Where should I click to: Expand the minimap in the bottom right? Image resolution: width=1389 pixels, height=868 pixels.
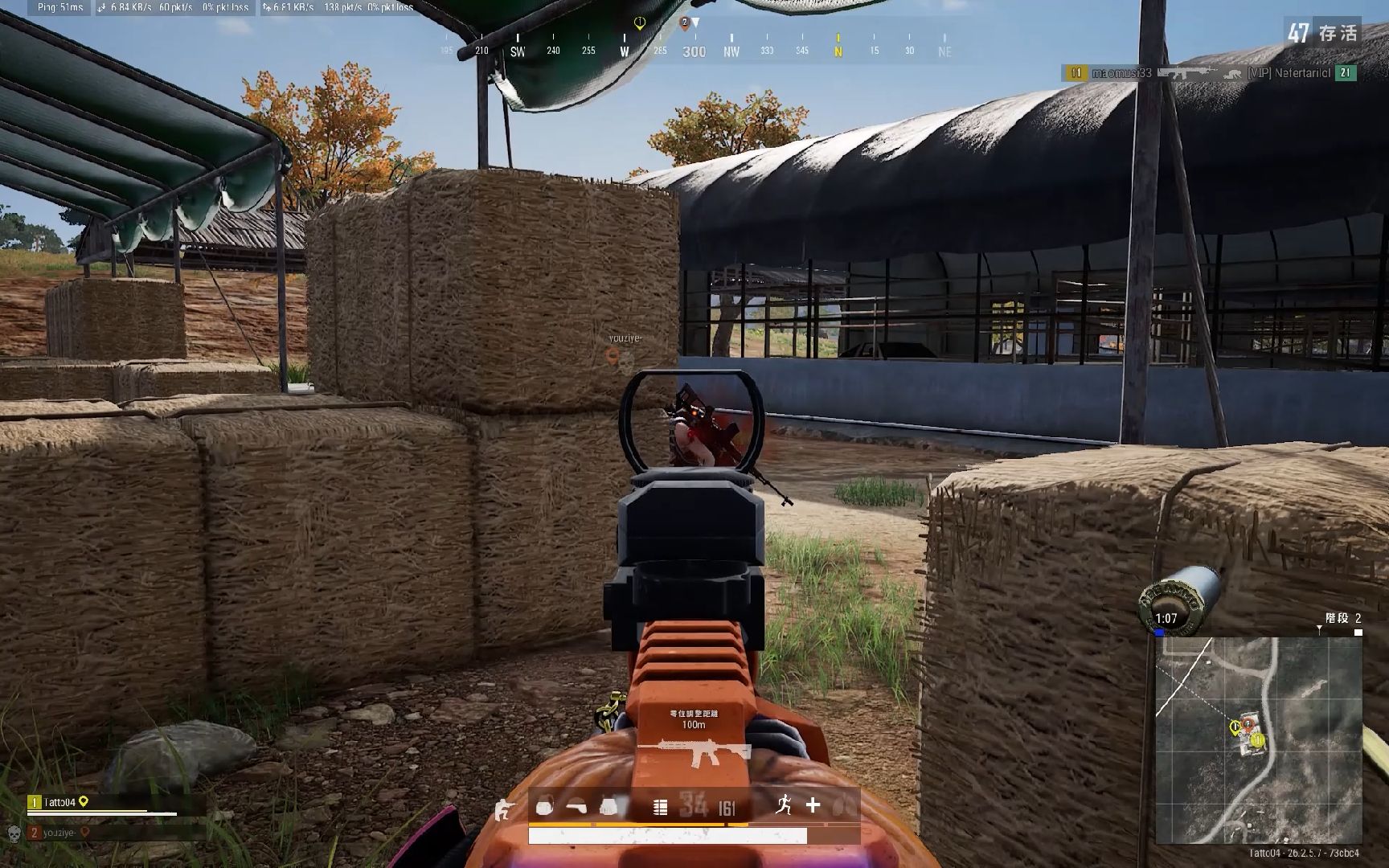coord(1263,739)
